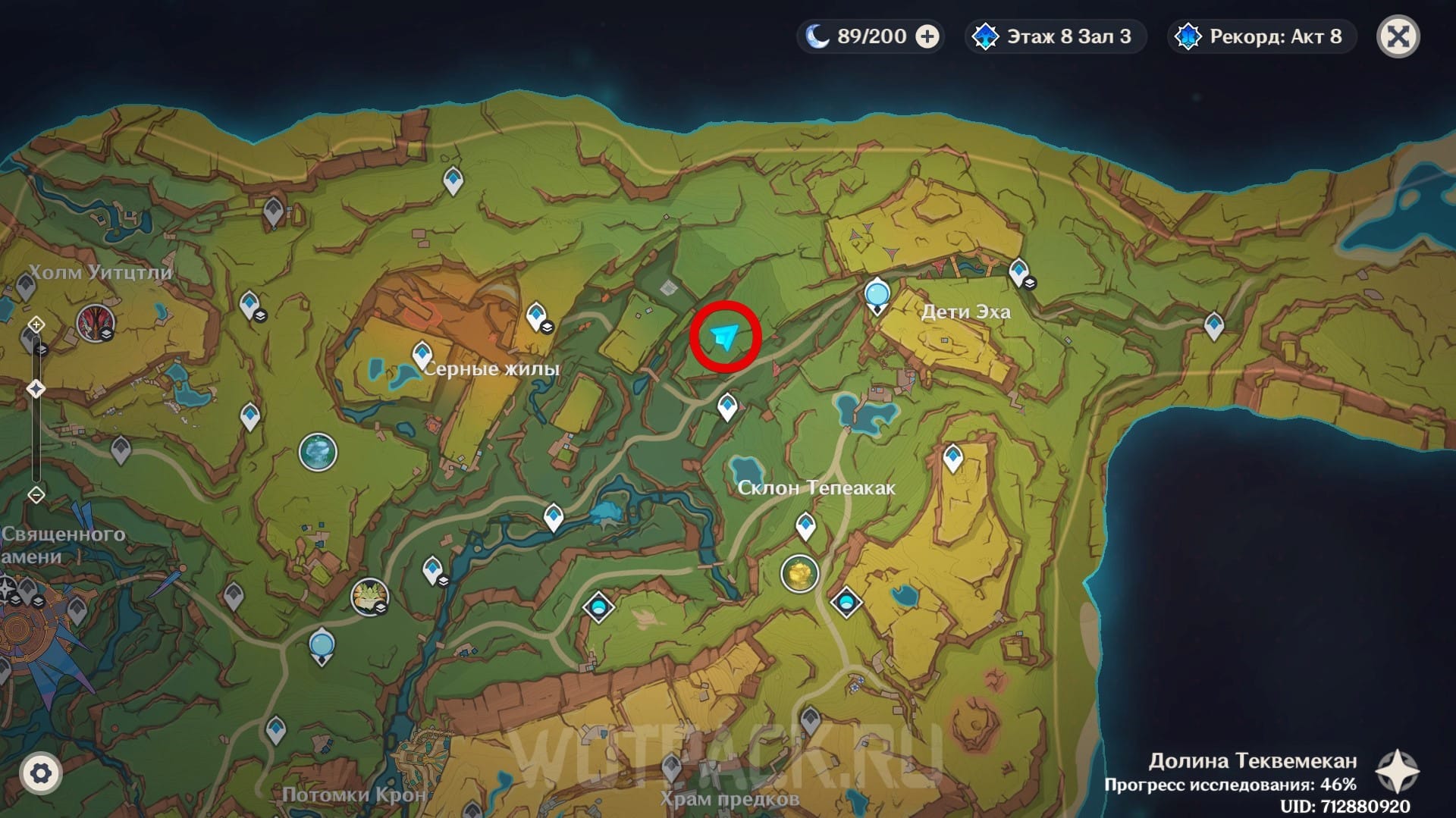Click the map zoom-in plus button
Image resolution: width=1456 pixels, height=818 pixels.
pyautogui.click(x=36, y=325)
